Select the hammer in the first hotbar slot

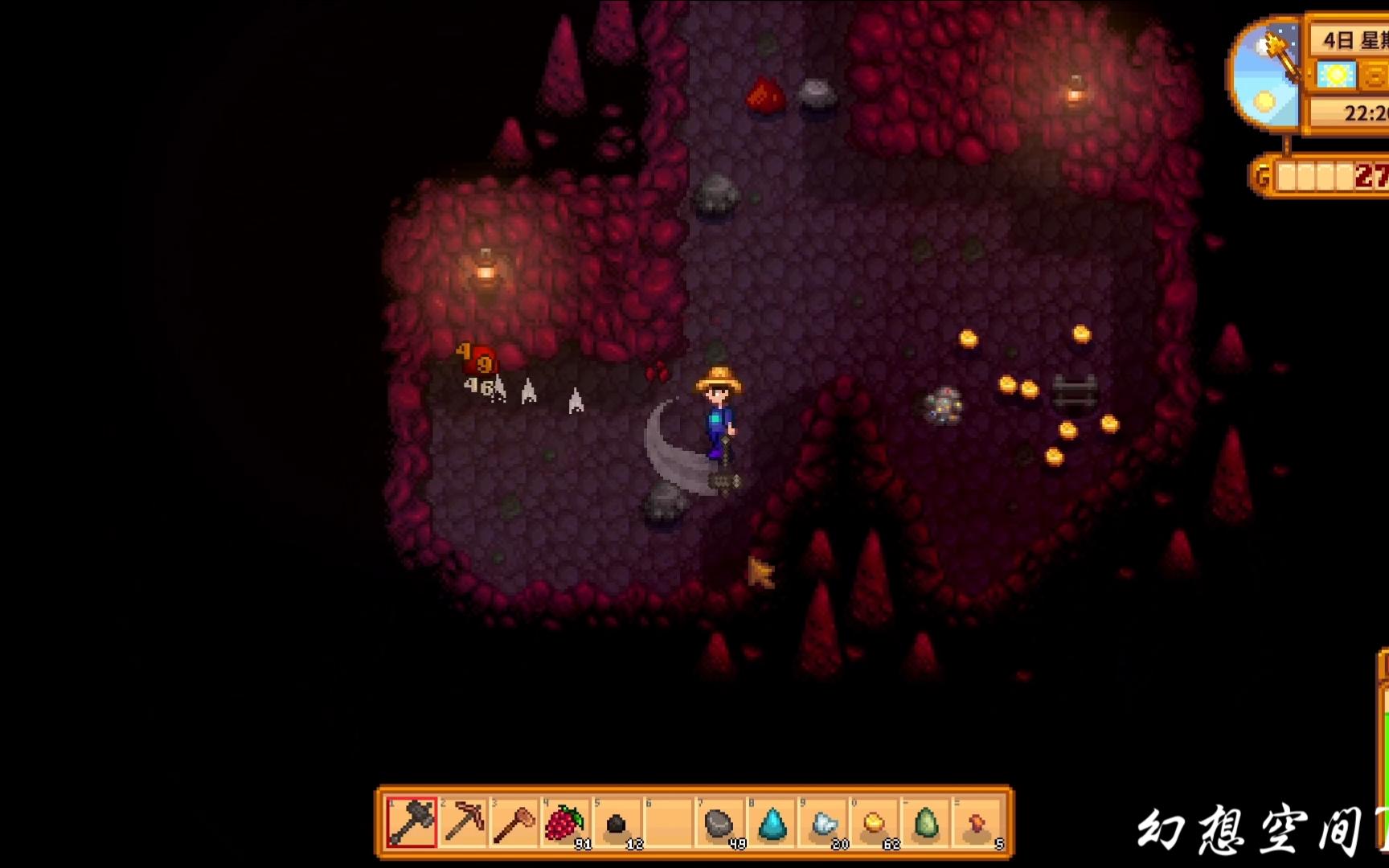412,823
